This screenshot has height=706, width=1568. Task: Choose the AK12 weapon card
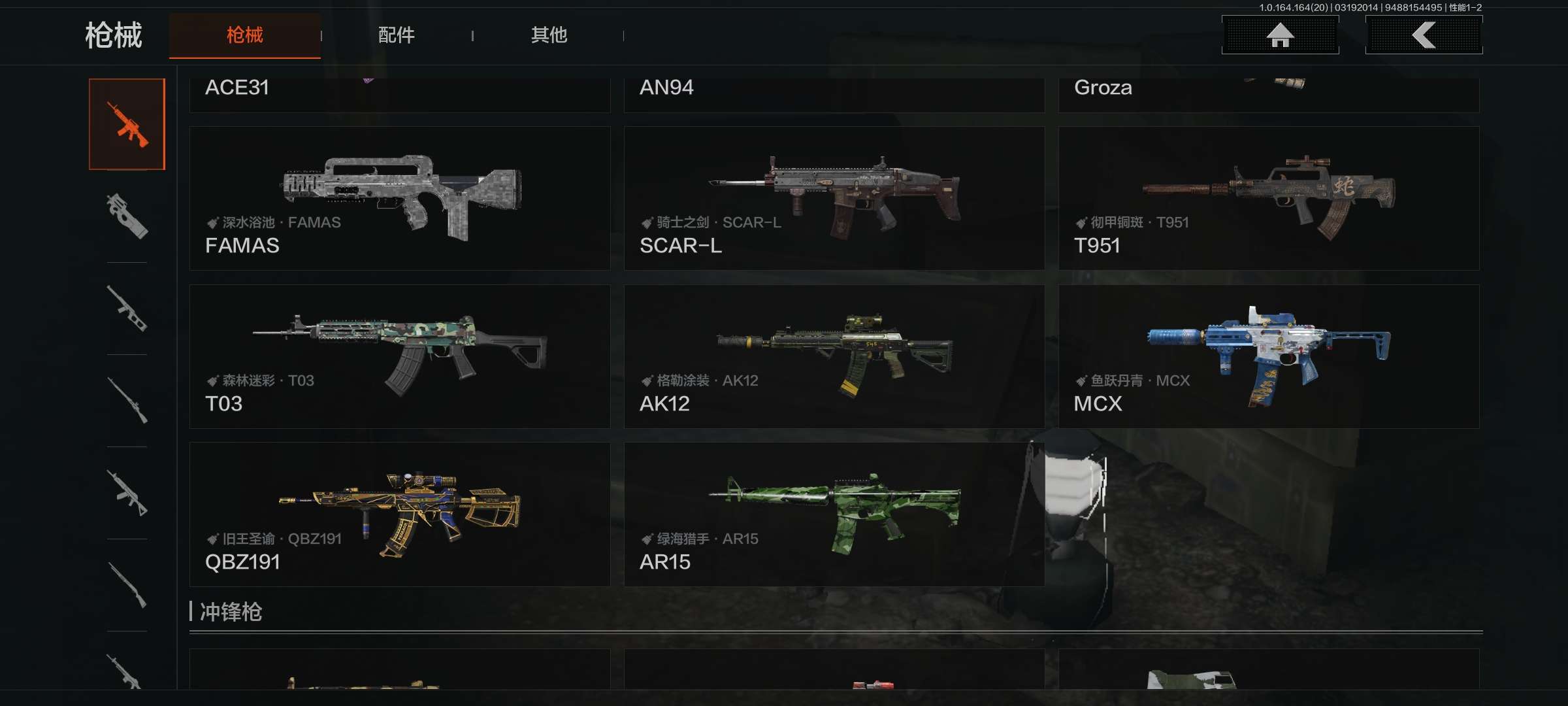pos(834,356)
